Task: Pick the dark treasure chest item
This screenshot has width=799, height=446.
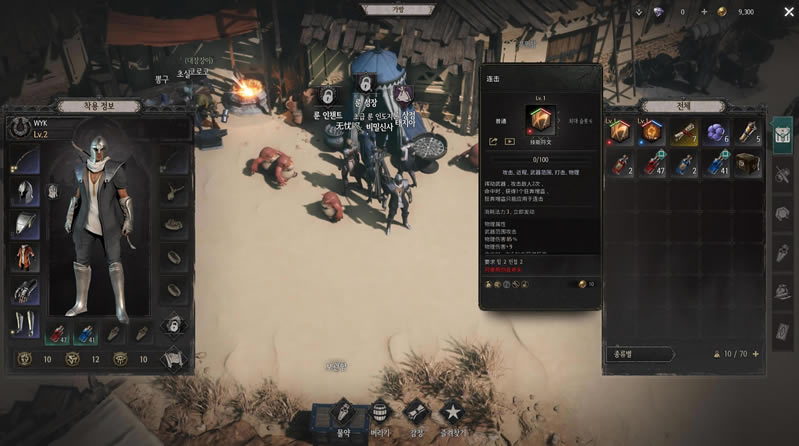Action: 746,164
